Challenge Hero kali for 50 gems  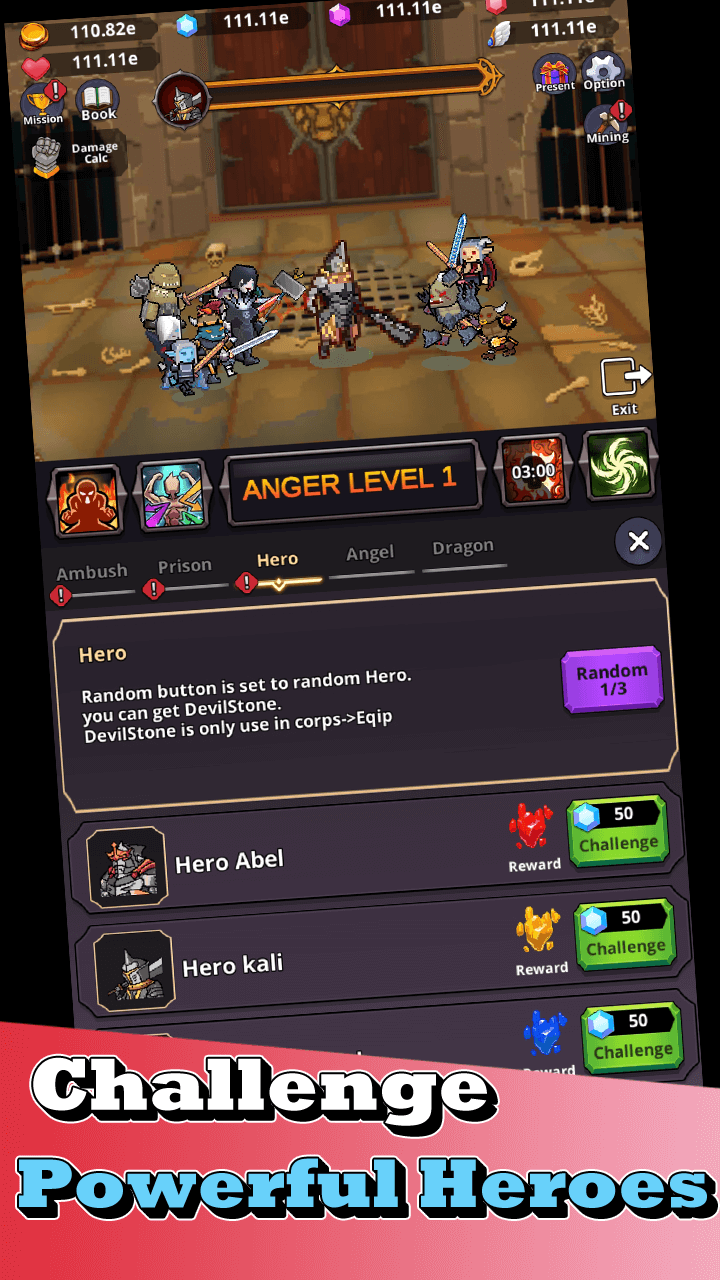point(625,934)
